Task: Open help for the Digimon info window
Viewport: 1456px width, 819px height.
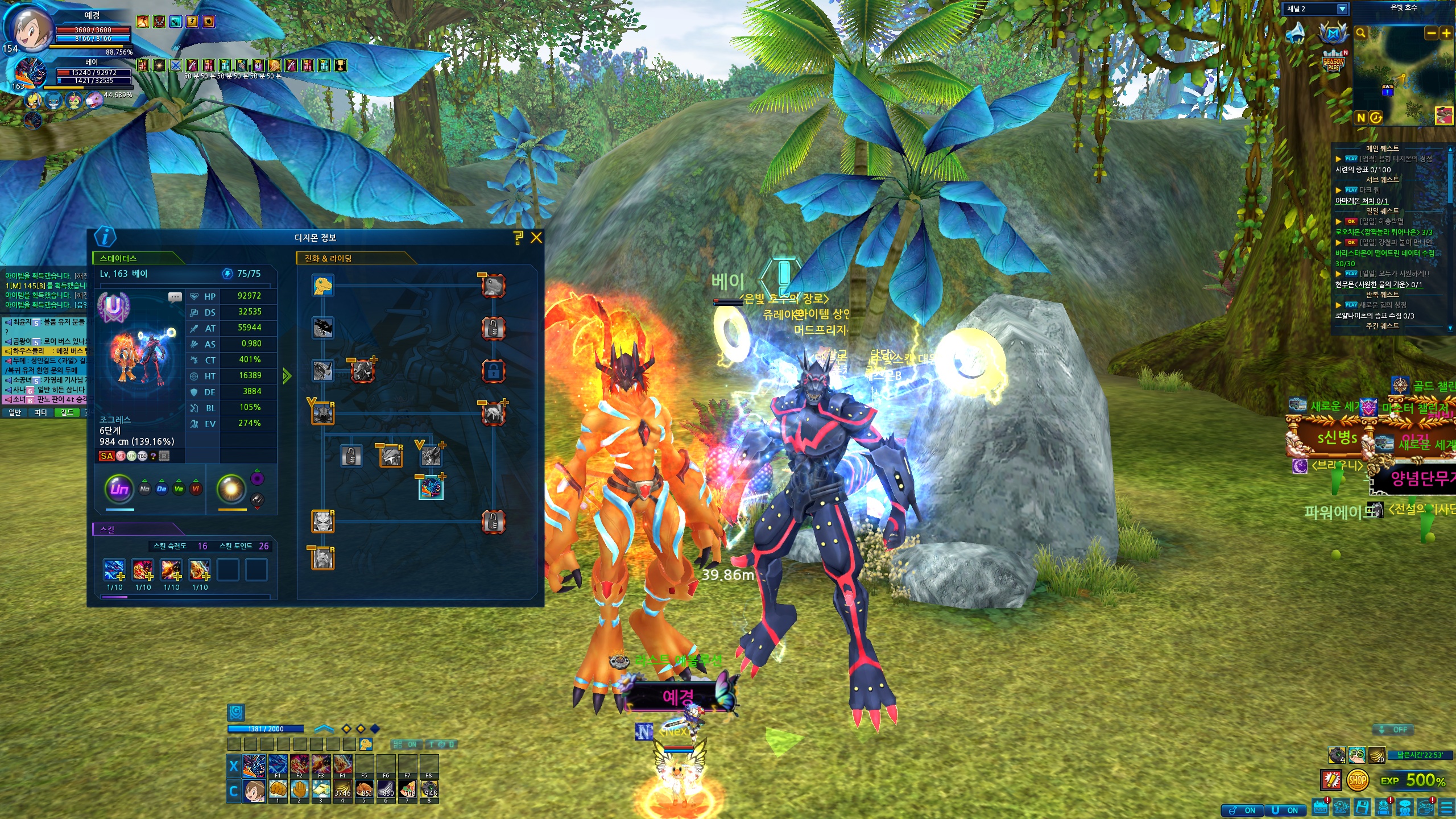Action: click(518, 238)
